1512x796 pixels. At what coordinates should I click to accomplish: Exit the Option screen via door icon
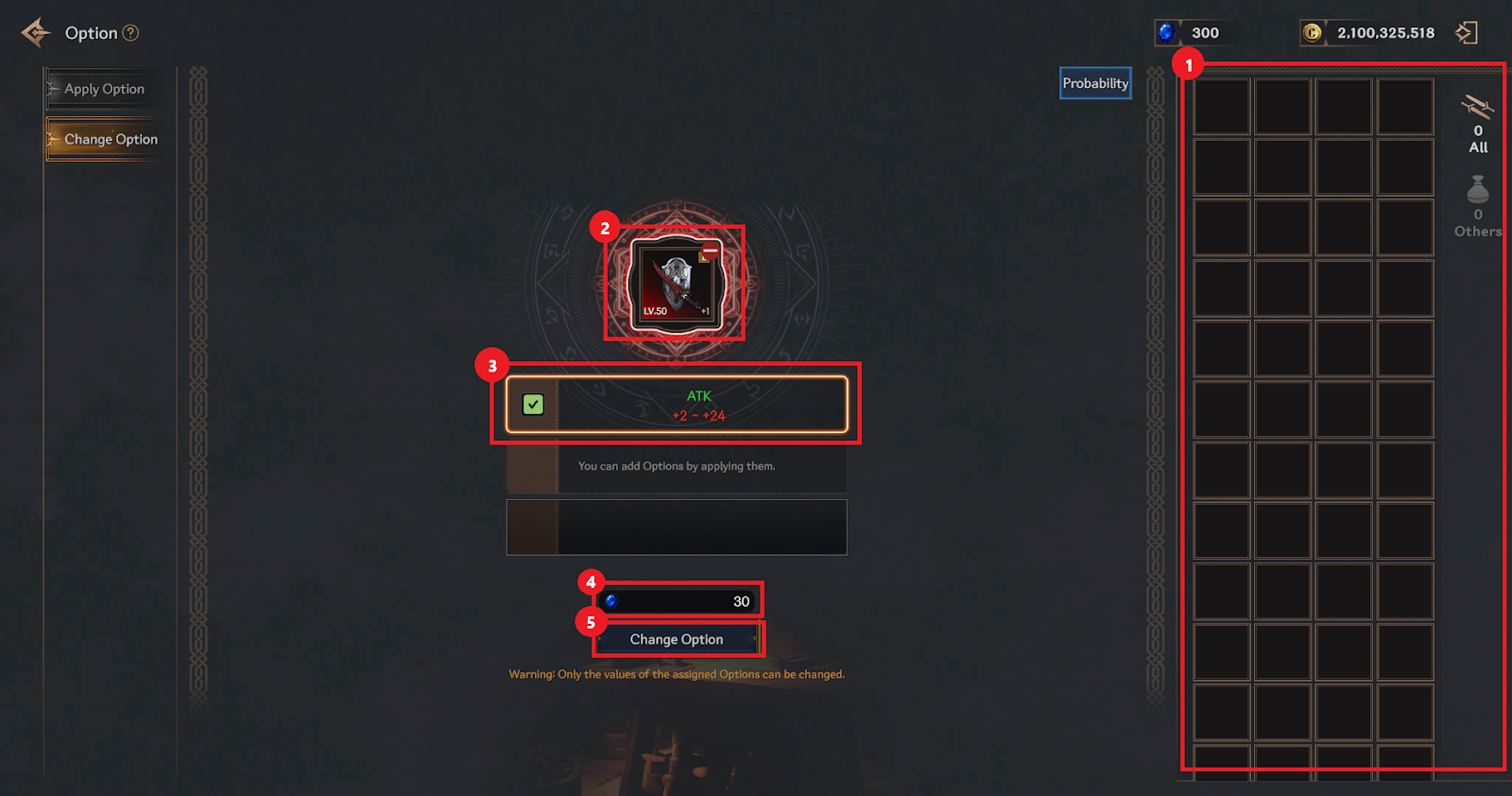[x=1466, y=33]
